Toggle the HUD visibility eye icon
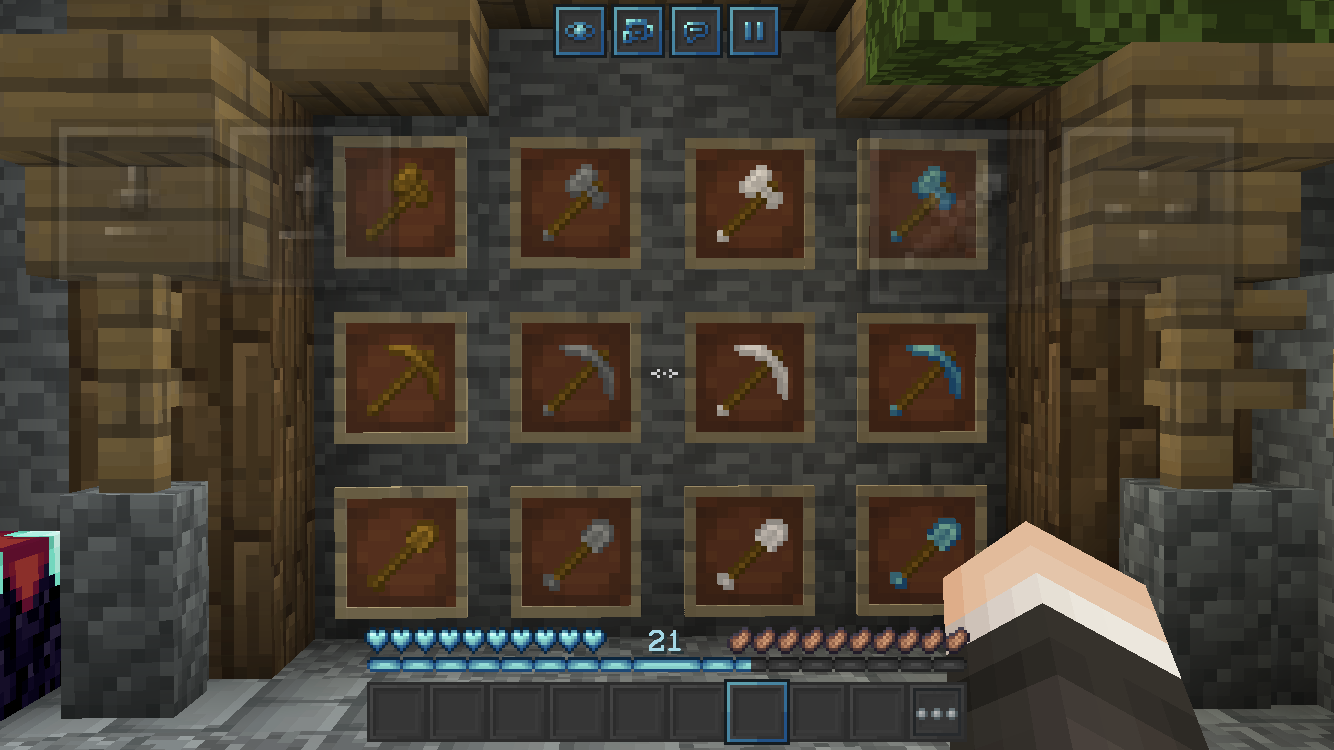1334x750 pixels. coord(579,31)
